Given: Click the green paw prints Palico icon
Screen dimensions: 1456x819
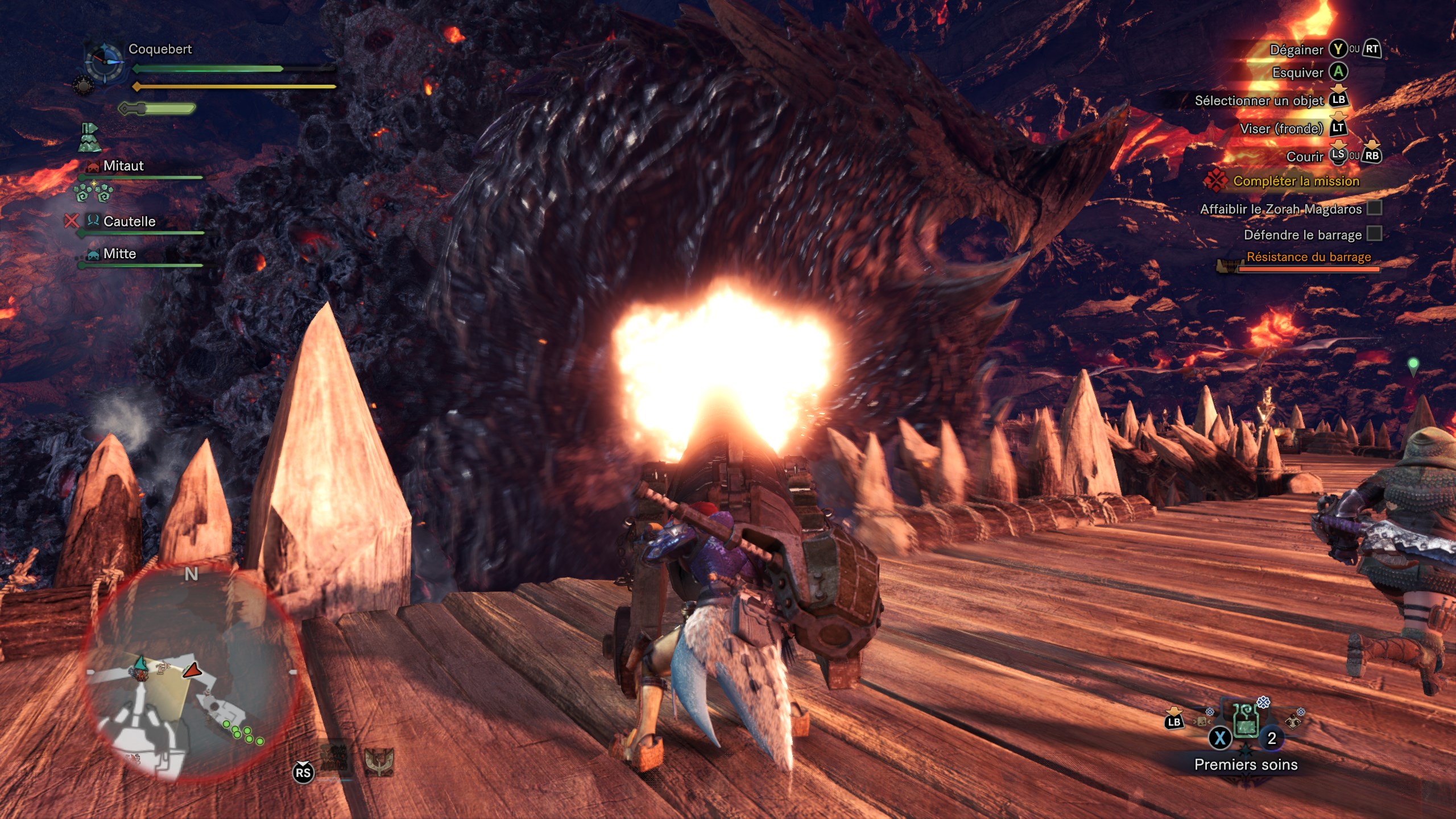Looking at the screenshot, I should (x=94, y=193).
